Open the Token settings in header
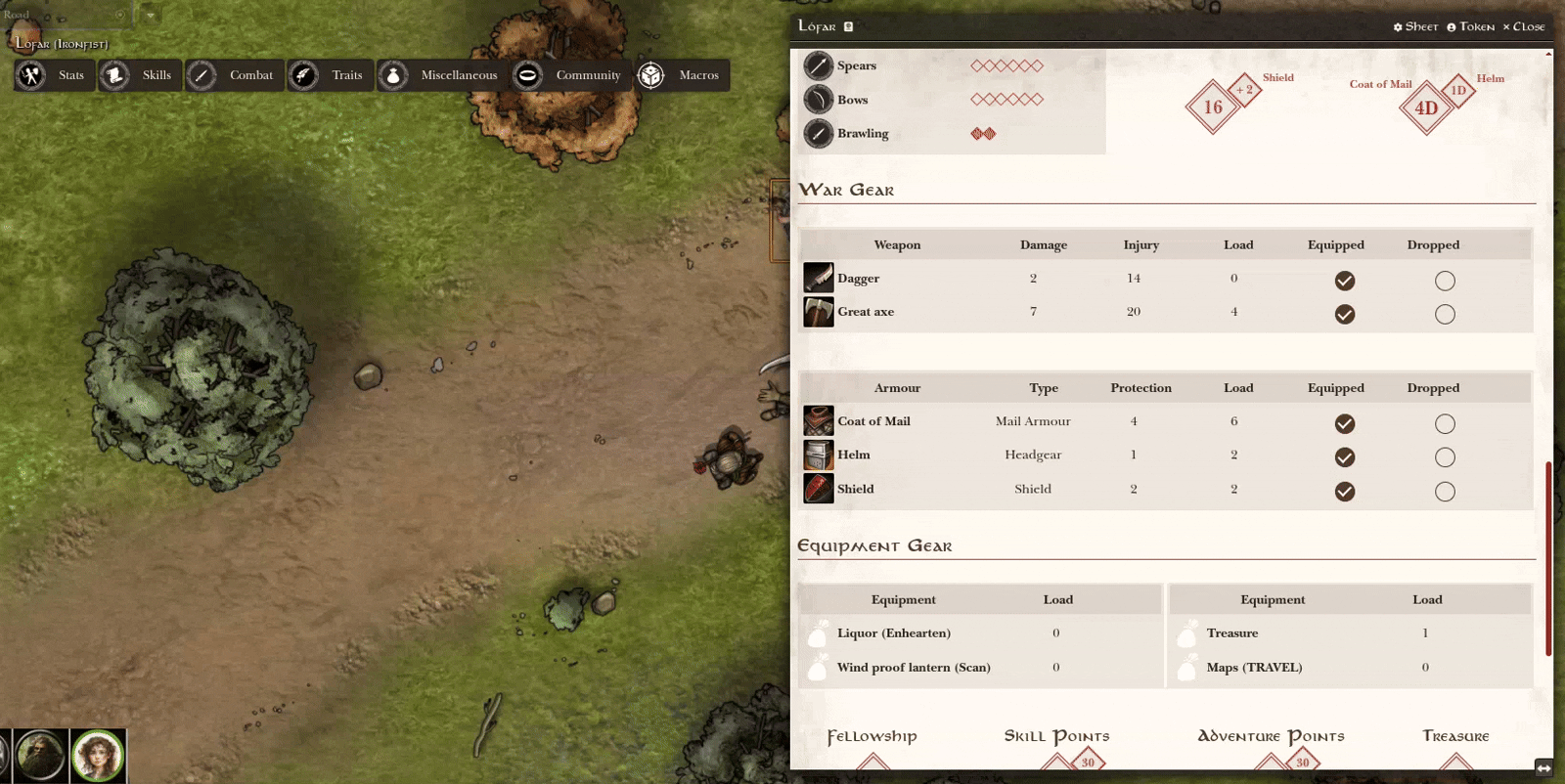 (1470, 26)
